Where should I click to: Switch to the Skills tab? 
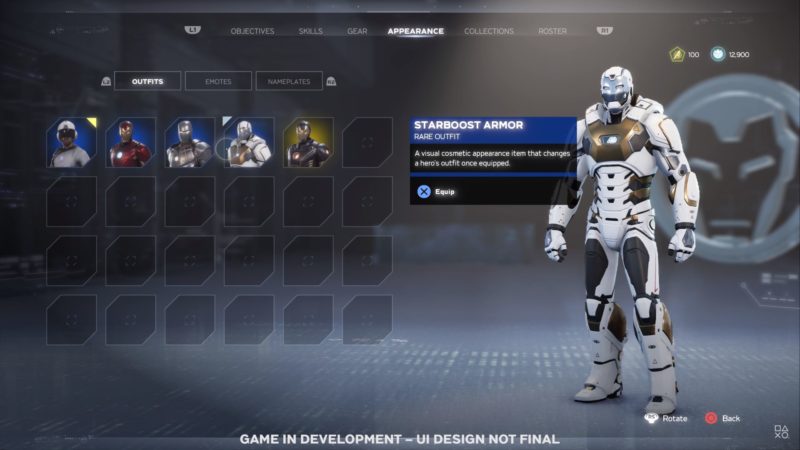310,31
